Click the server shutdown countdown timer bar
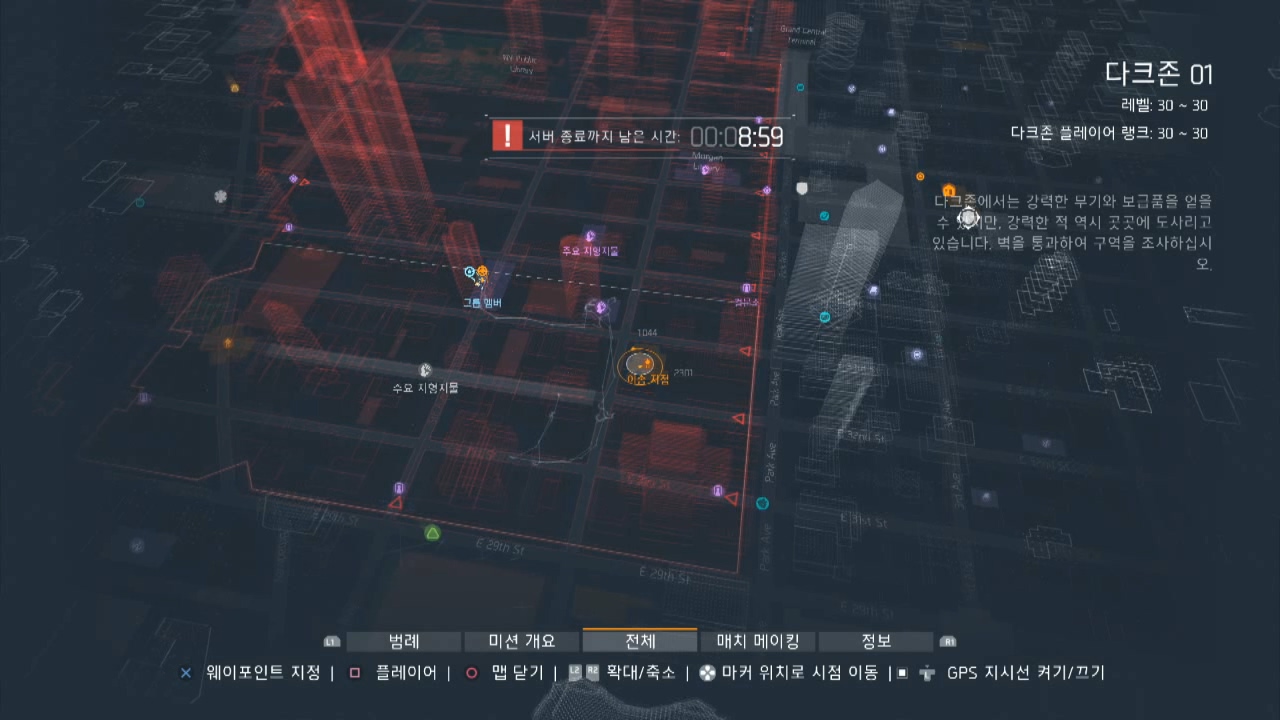This screenshot has width=1280, height=720. 640,136
